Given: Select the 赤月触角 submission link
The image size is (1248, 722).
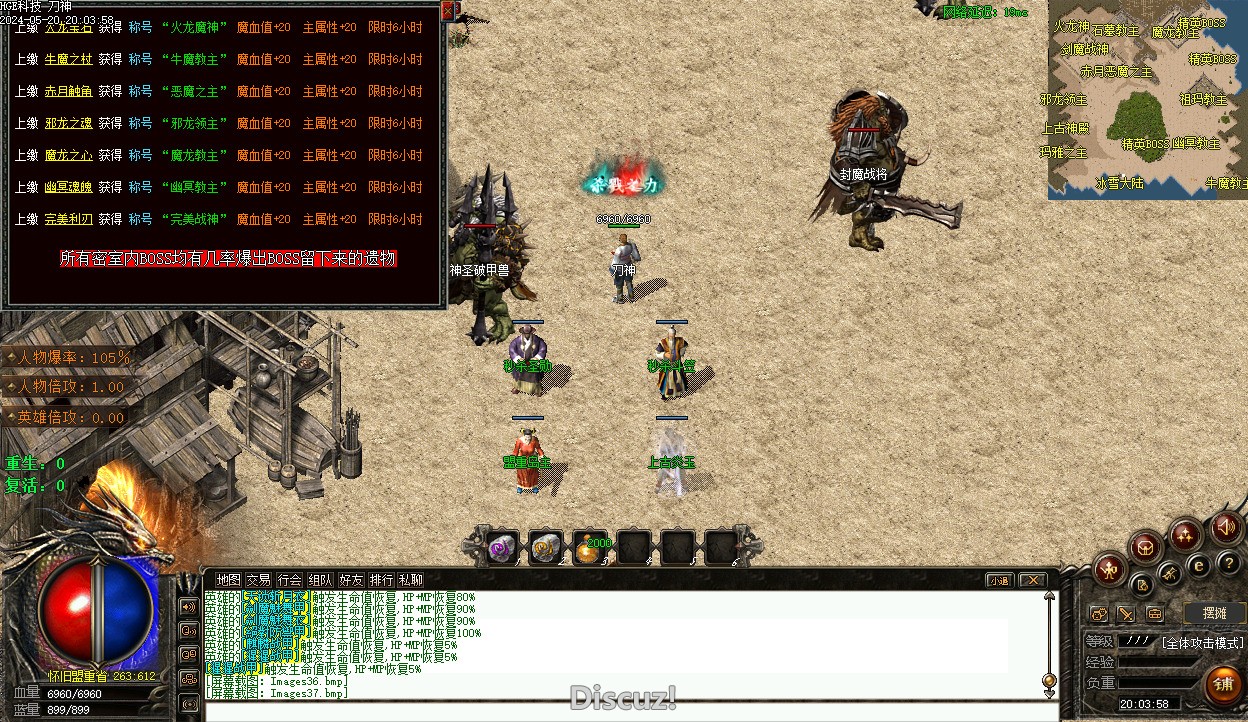Looking at the screenshot, I should pyautogui.click(x=68, y=92).
